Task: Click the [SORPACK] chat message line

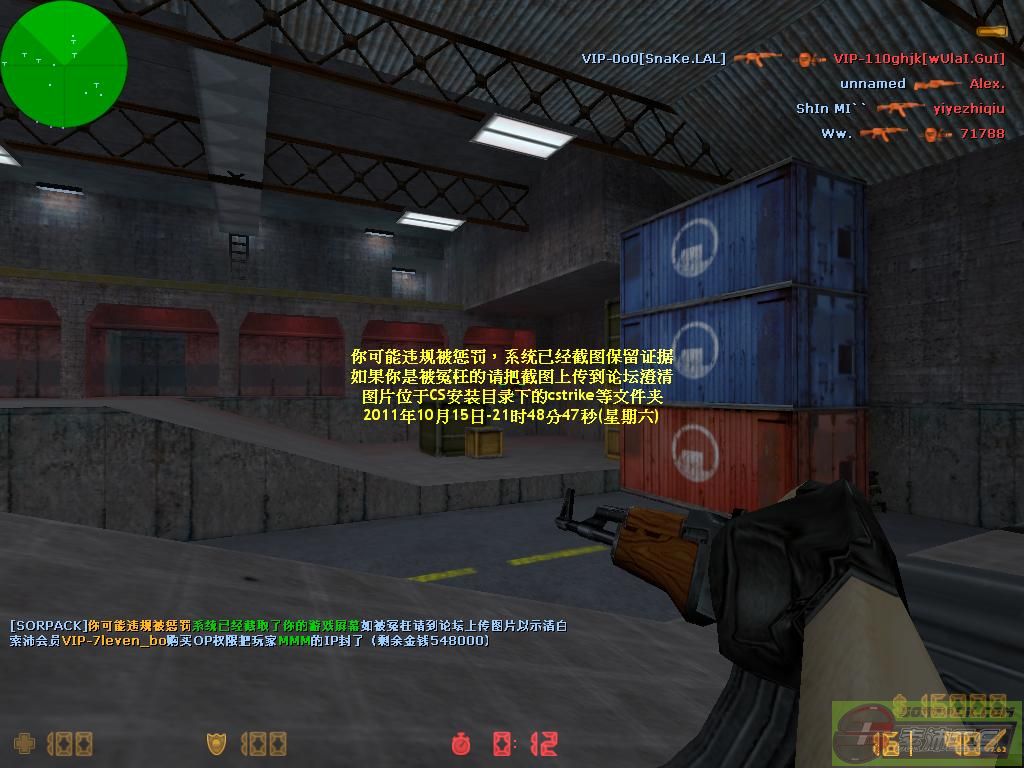Action: (288, 626)
